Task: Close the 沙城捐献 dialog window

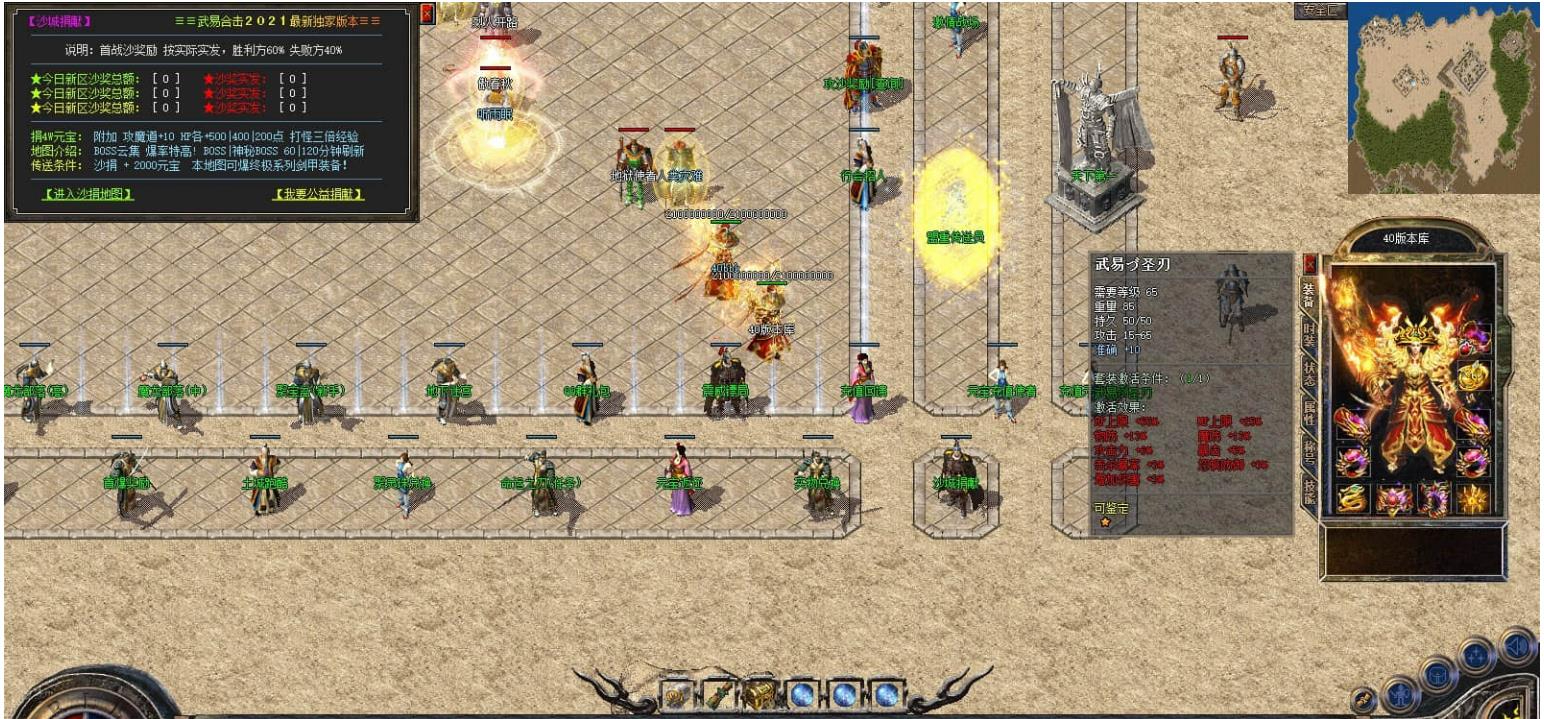Action: 427,14
